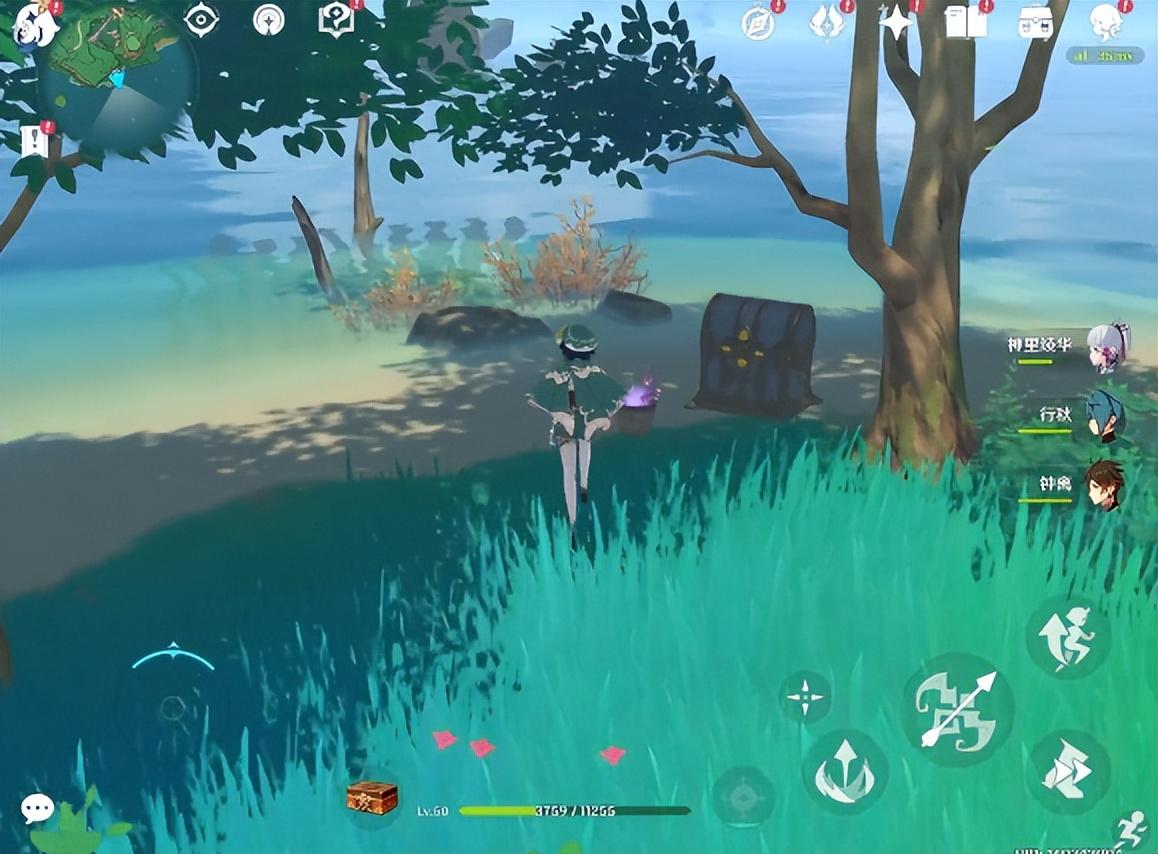The height and width of the screenshot is (854, 1158).
Task: Open the quest exclamation icon below minimap
Action: 35,141
